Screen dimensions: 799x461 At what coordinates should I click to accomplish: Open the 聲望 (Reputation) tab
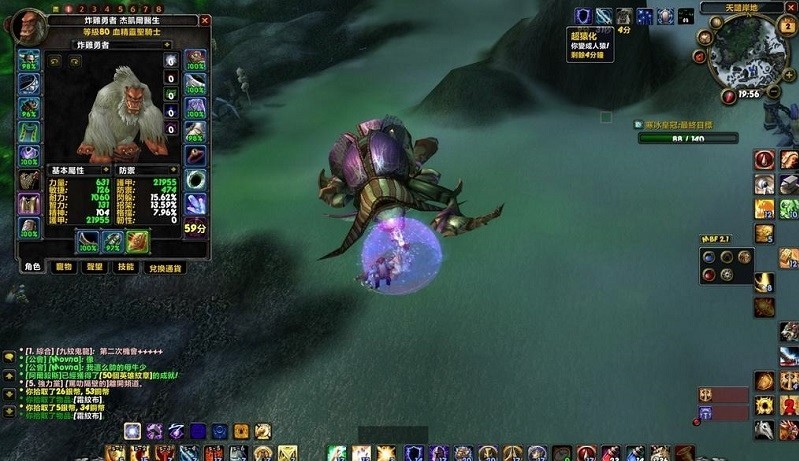95,267
